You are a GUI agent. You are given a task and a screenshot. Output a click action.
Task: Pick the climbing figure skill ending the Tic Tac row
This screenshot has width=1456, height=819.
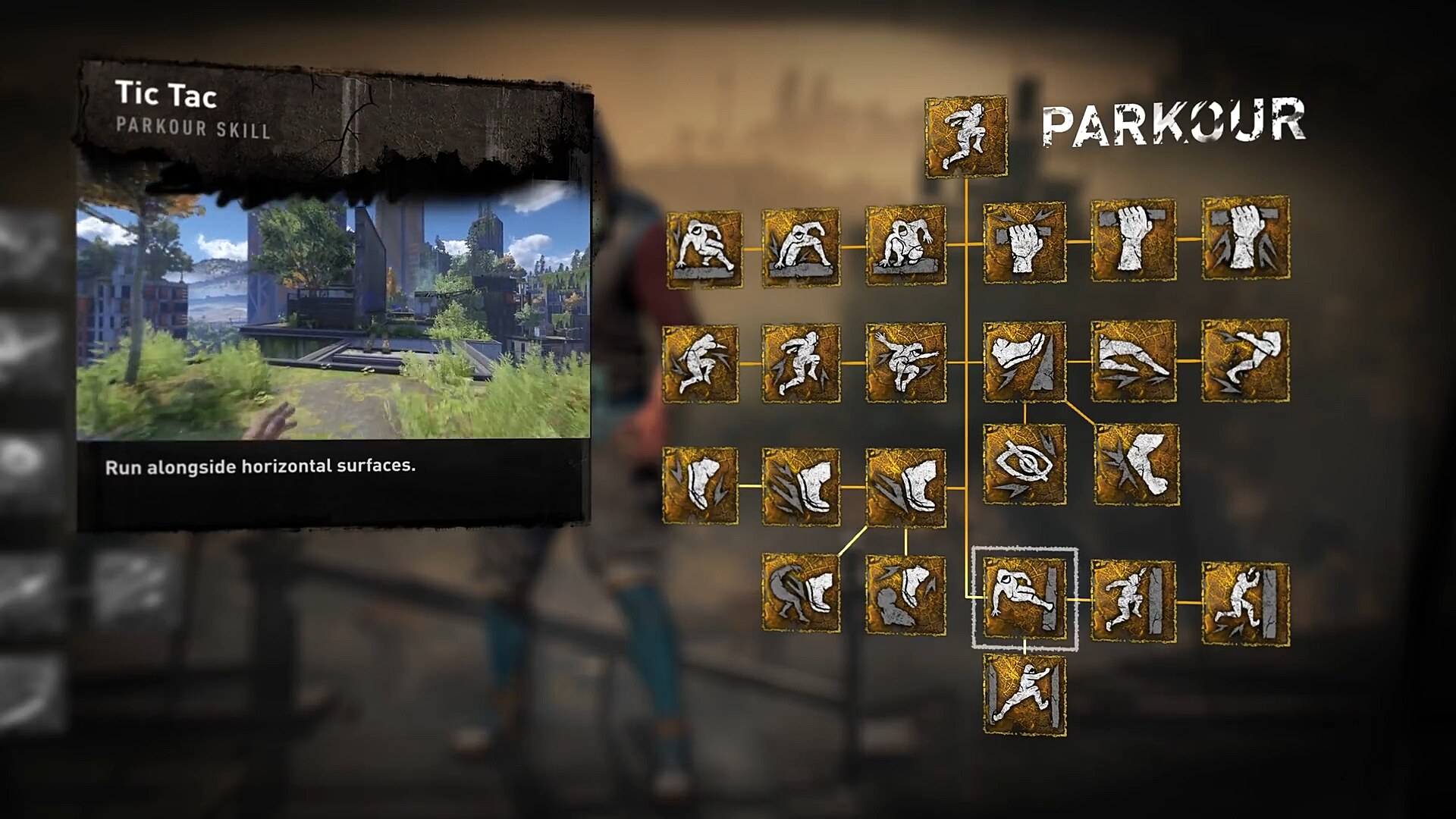[1245, 604]
